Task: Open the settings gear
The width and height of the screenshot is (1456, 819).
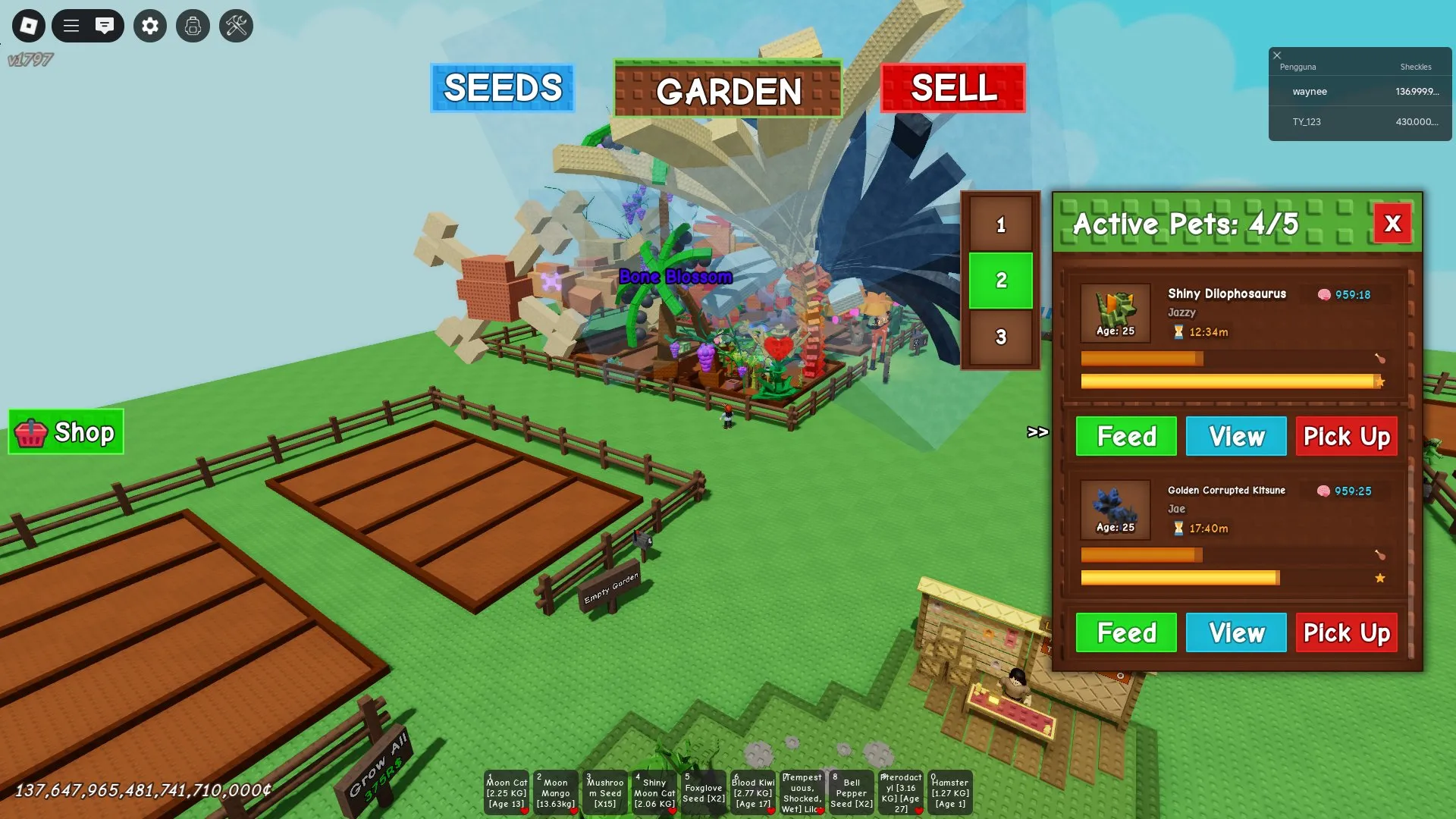Action: 149,26
